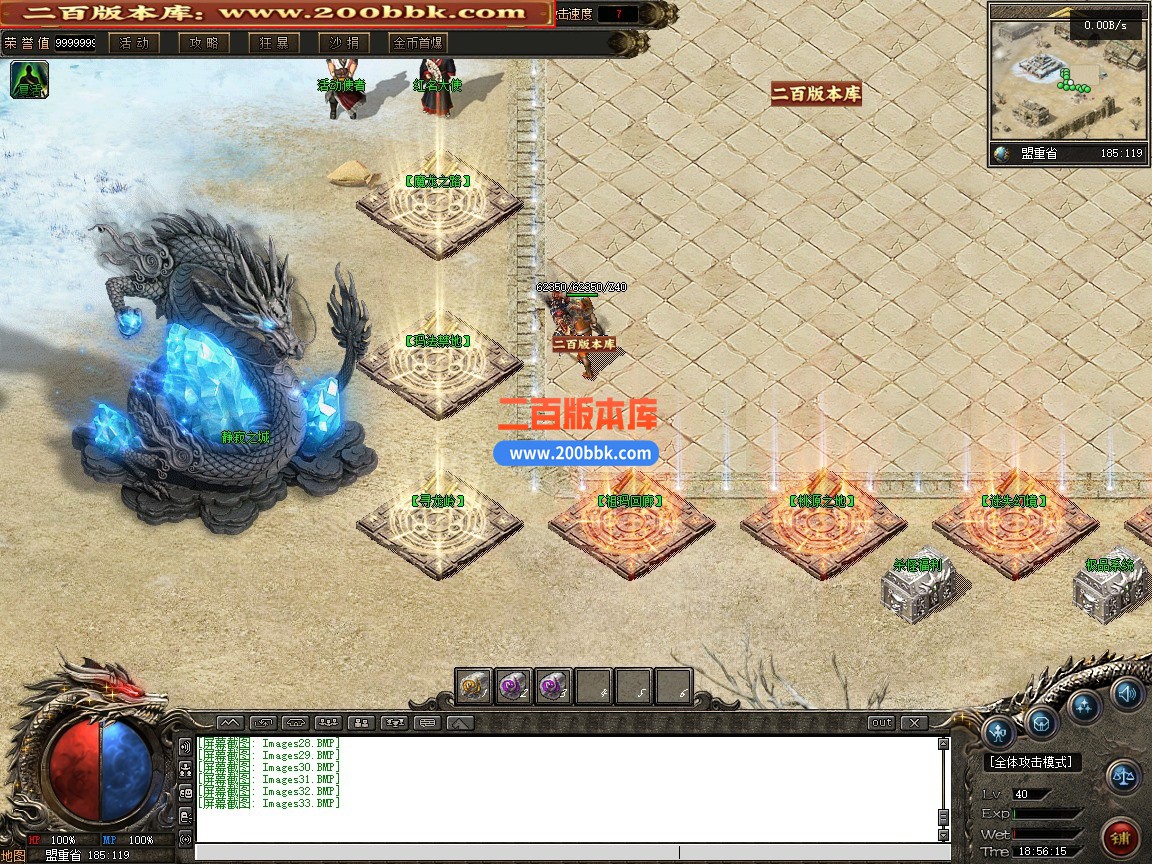Focus the chat input field
1152x864 pixels.
[565, 852]
